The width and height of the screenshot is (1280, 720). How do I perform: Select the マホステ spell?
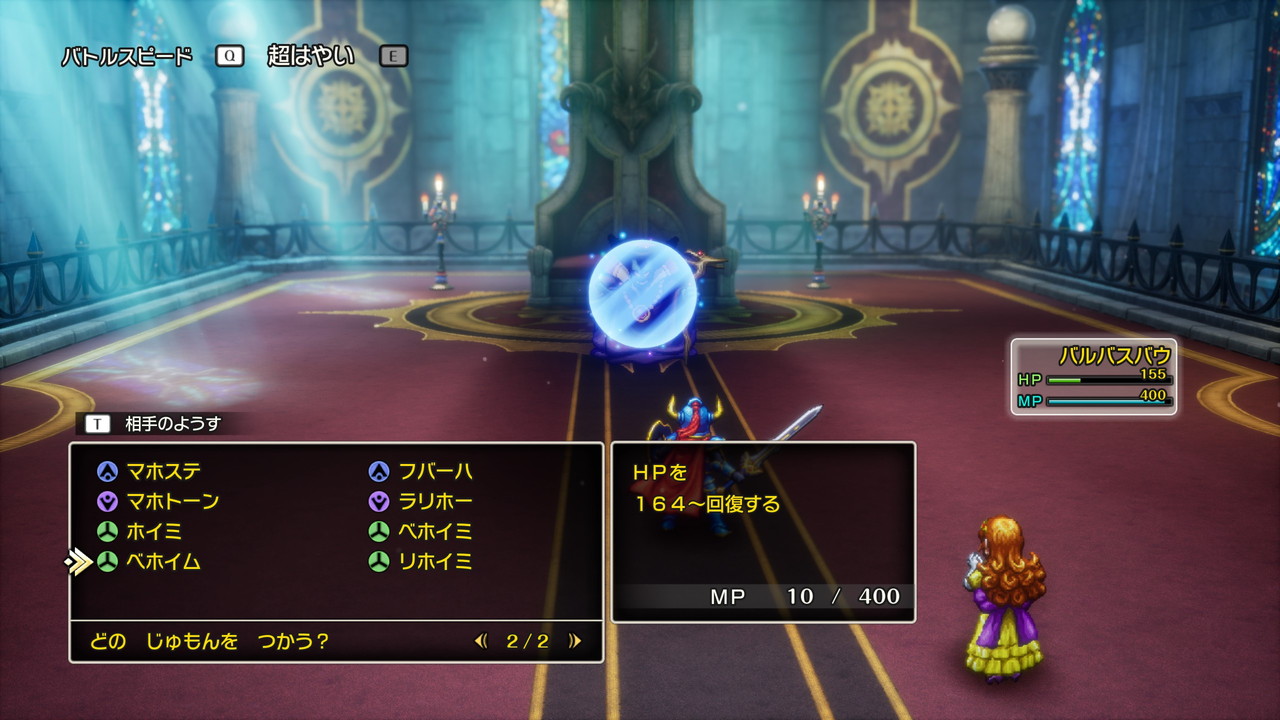164,471
